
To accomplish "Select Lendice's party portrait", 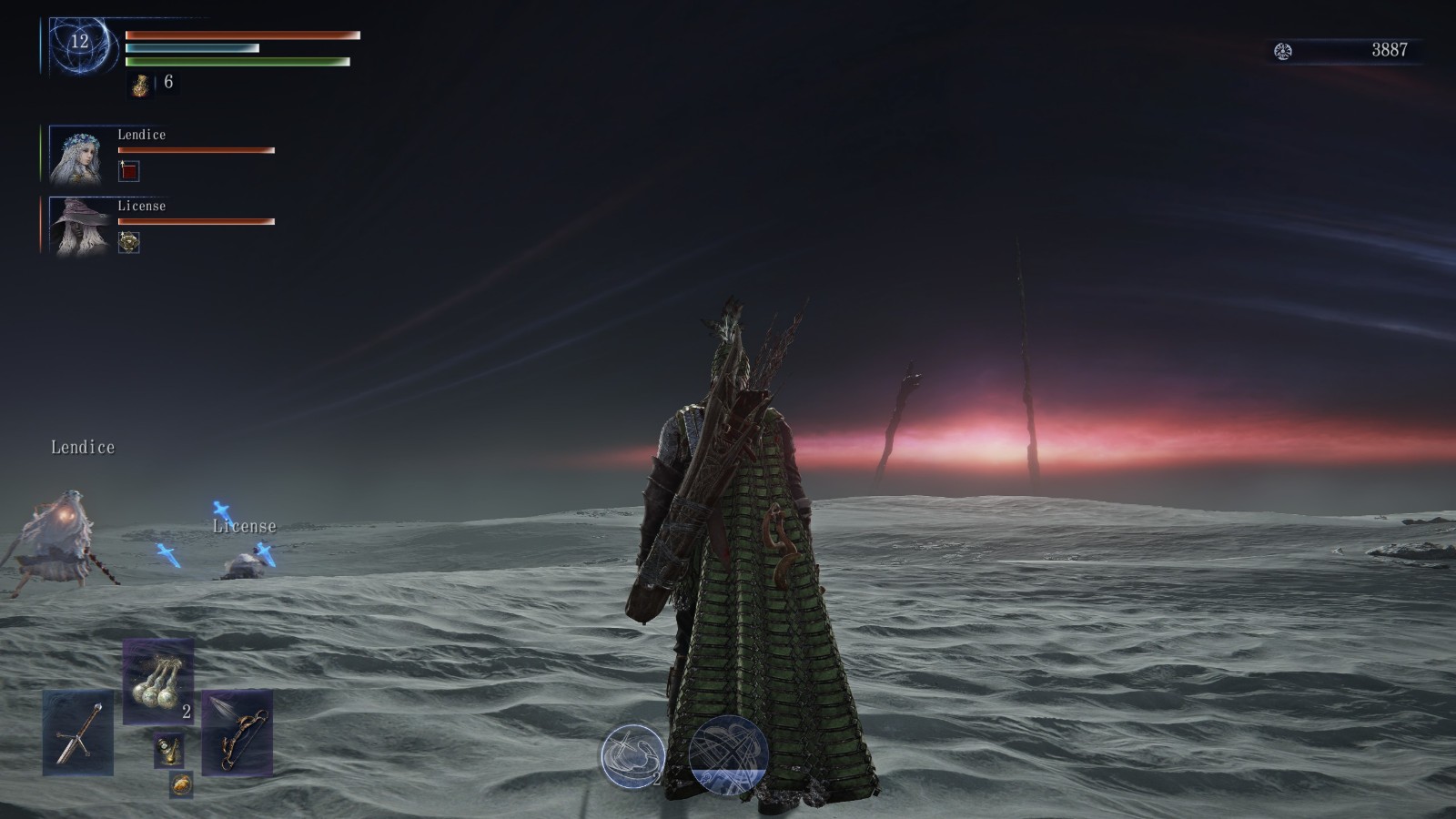I will pos(80,155).
